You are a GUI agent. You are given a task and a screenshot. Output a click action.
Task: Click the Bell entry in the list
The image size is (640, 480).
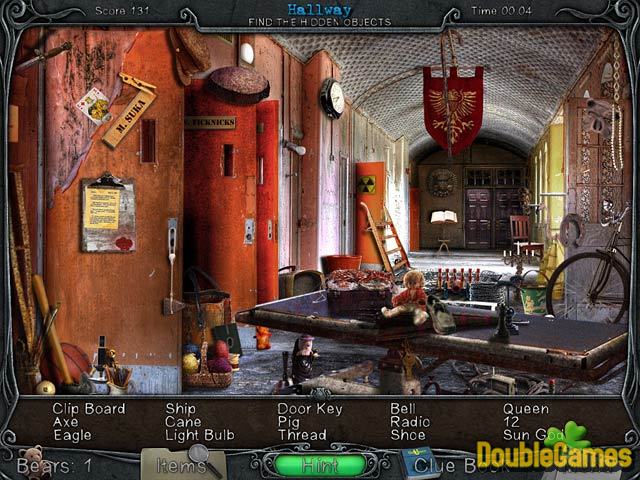(x=403, y=409)
